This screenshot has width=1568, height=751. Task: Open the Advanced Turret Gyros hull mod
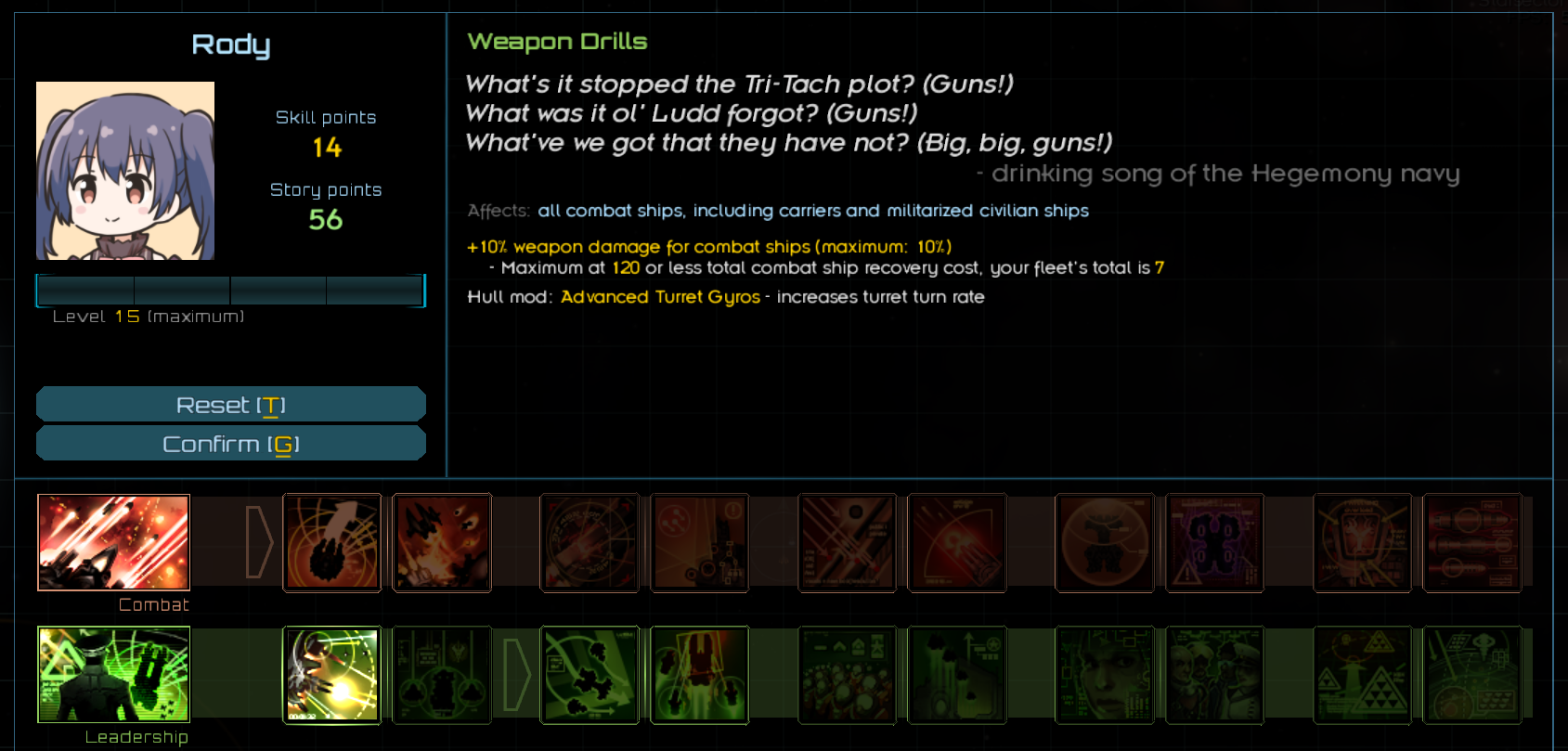coord(659,296)
